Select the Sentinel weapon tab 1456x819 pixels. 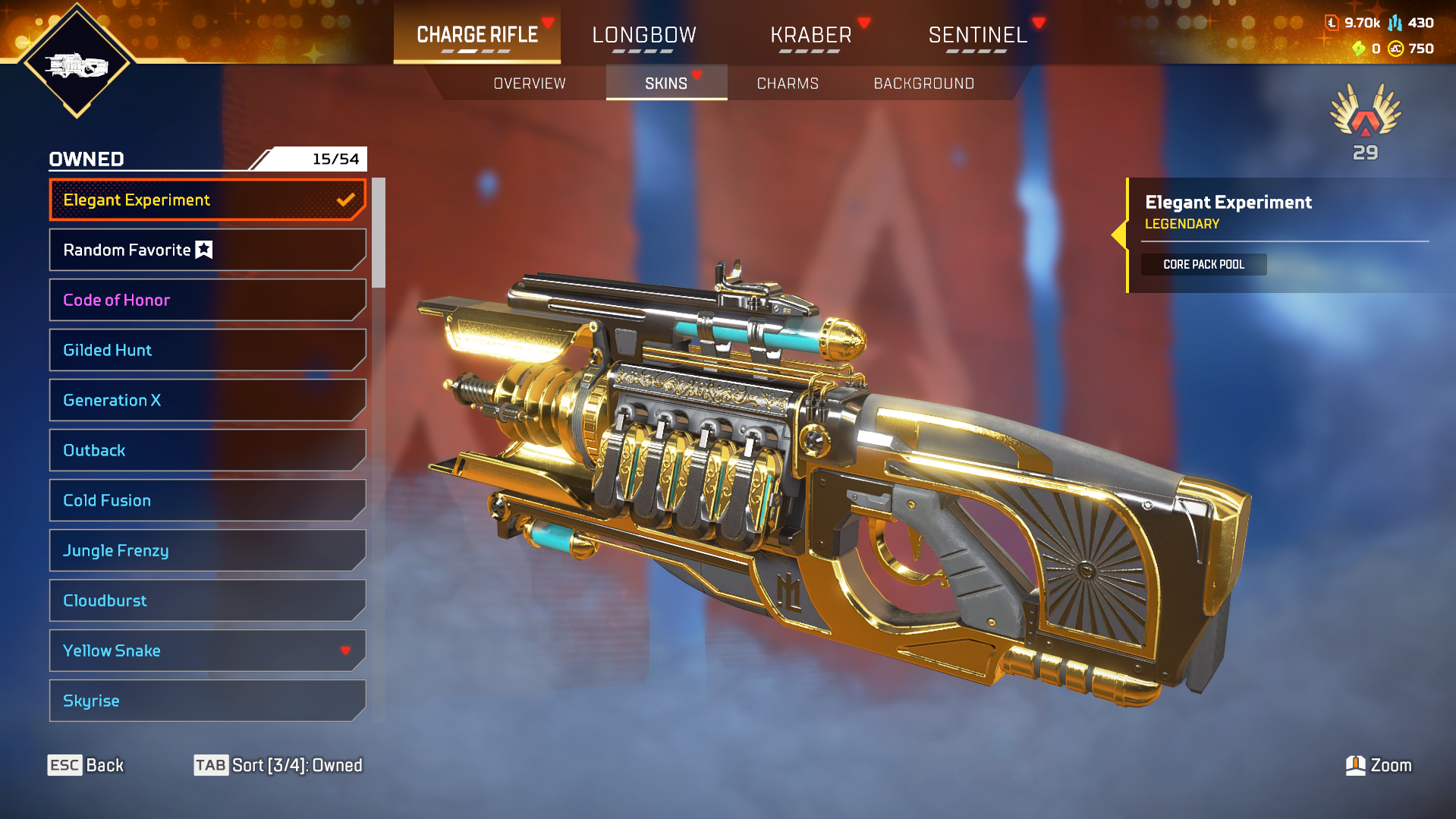[977, 35]
